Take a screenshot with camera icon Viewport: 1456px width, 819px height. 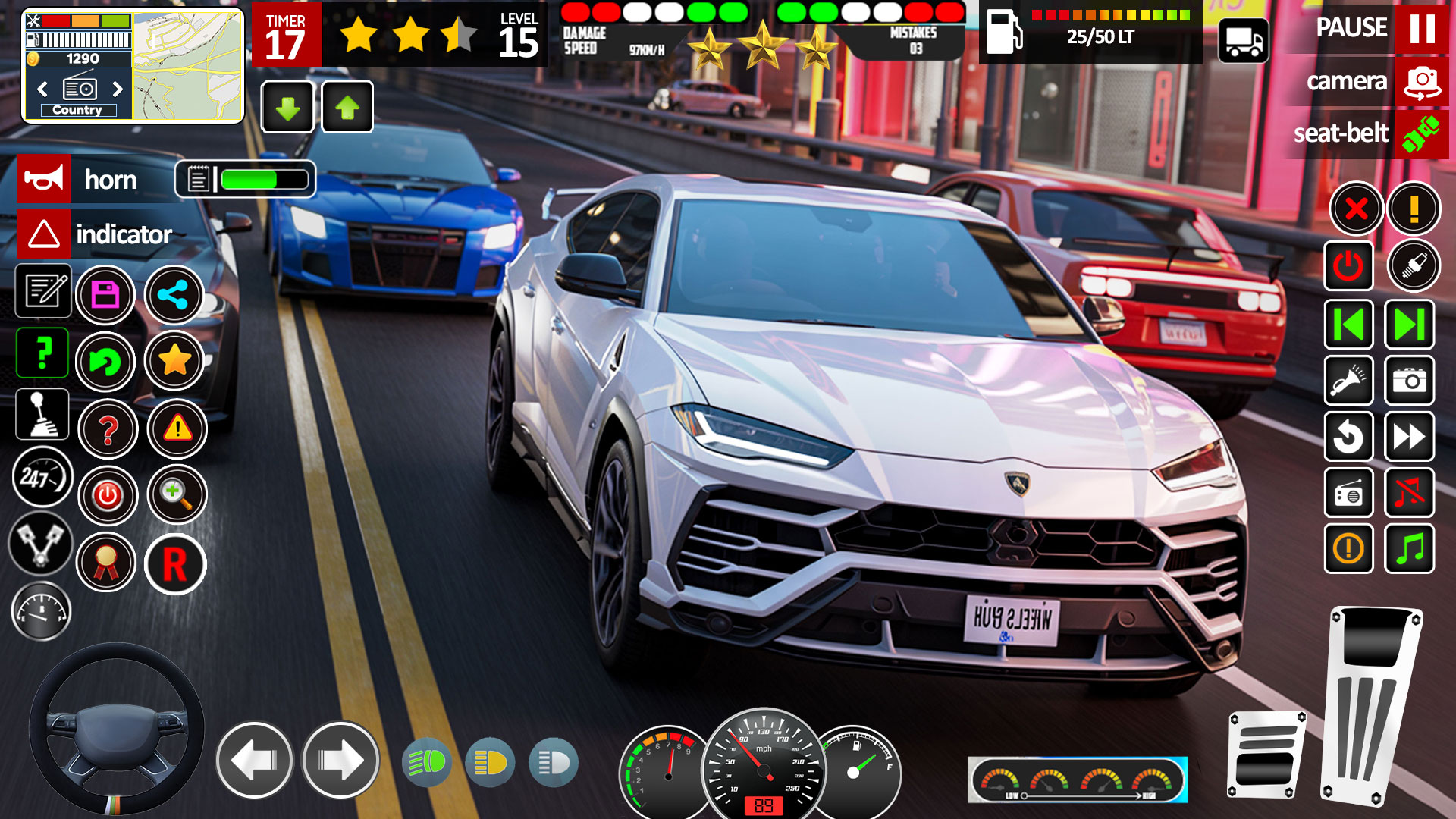pos(1409,380)
